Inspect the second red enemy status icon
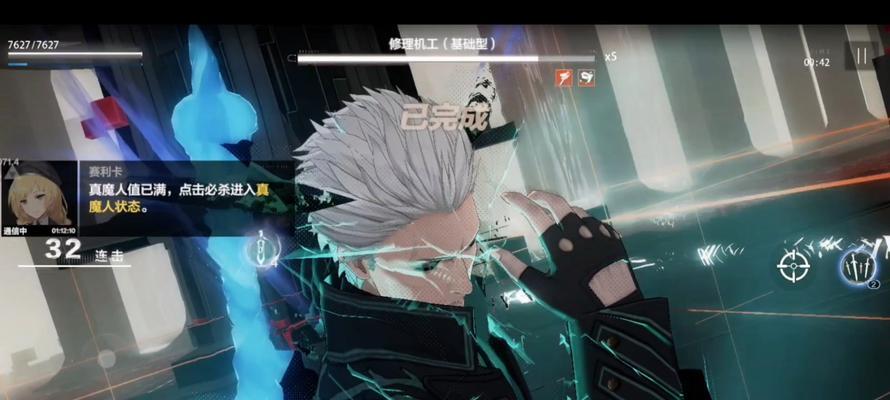The image size is (890, 400). [x=586, y=77]
